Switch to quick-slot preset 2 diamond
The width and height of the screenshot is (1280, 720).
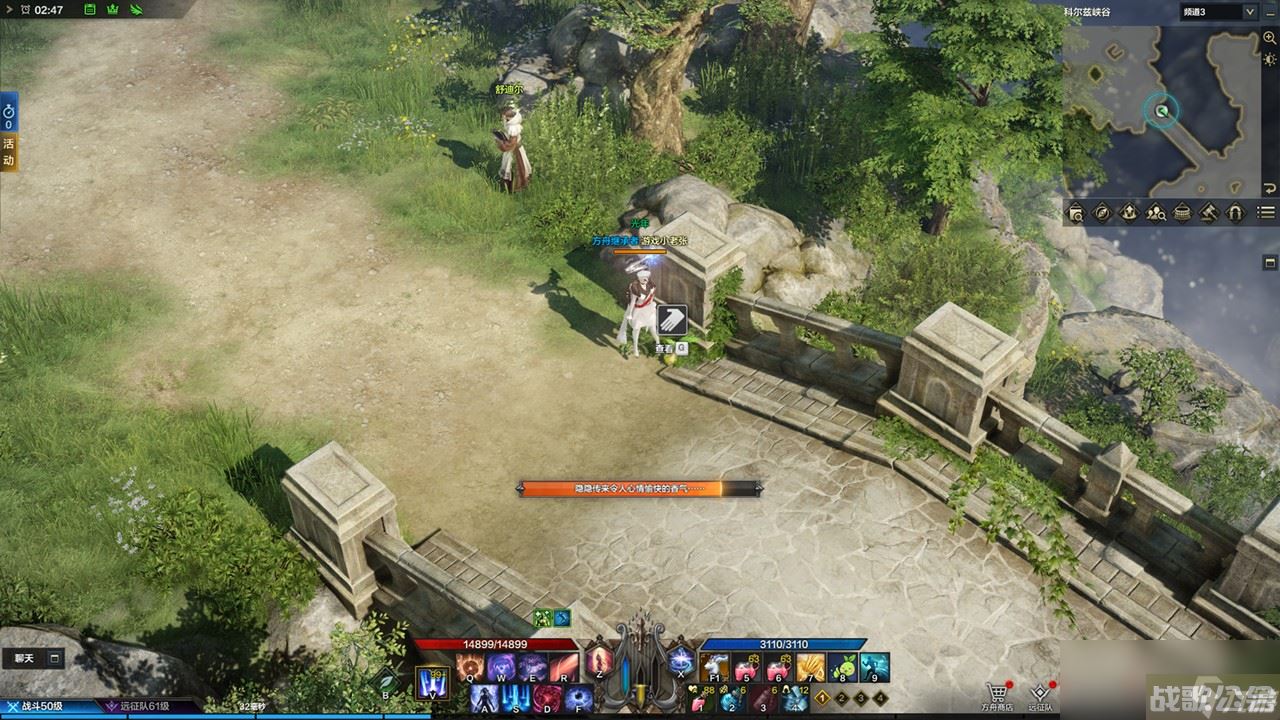[x=841, y=699]
